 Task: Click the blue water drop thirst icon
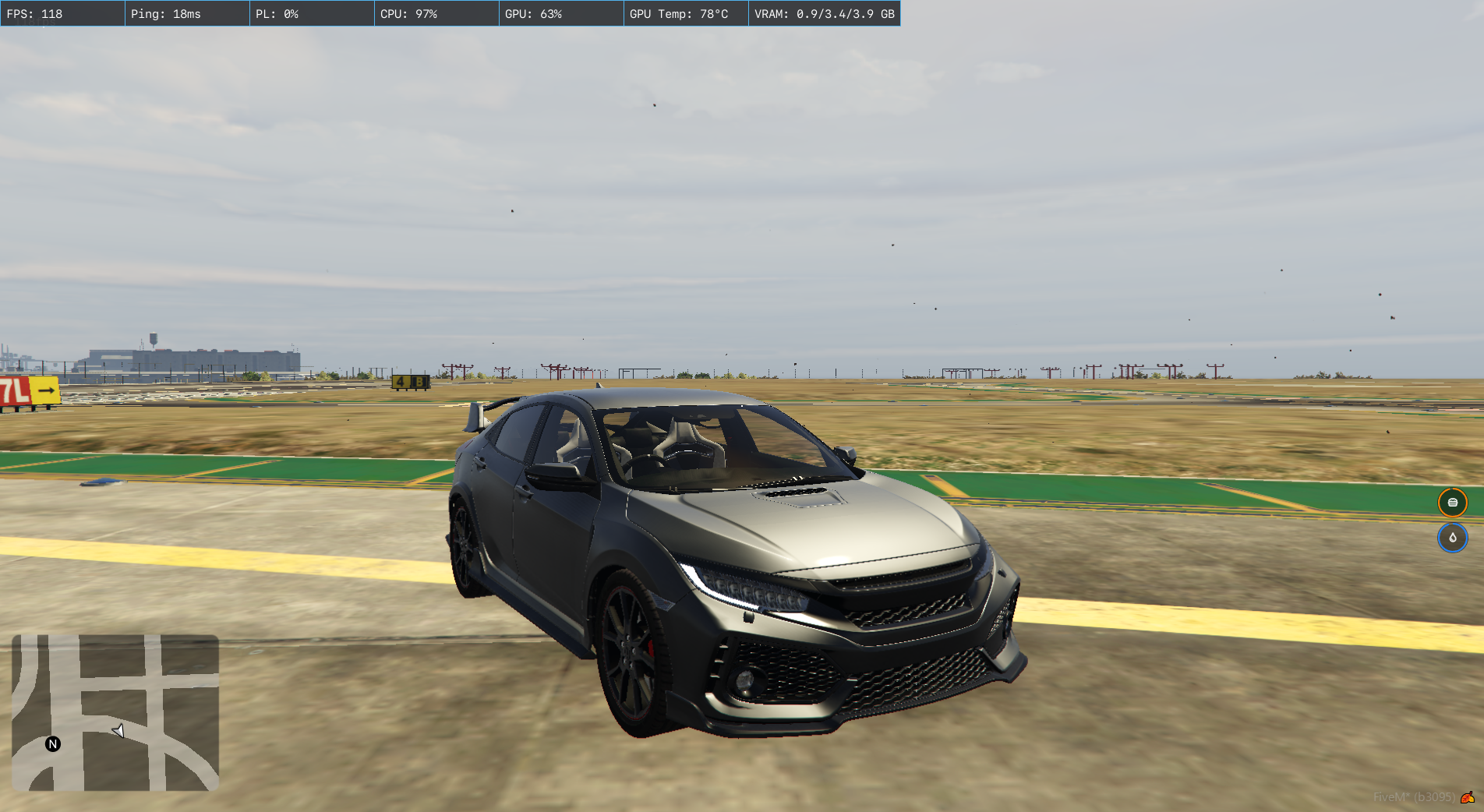[1452, 538]
